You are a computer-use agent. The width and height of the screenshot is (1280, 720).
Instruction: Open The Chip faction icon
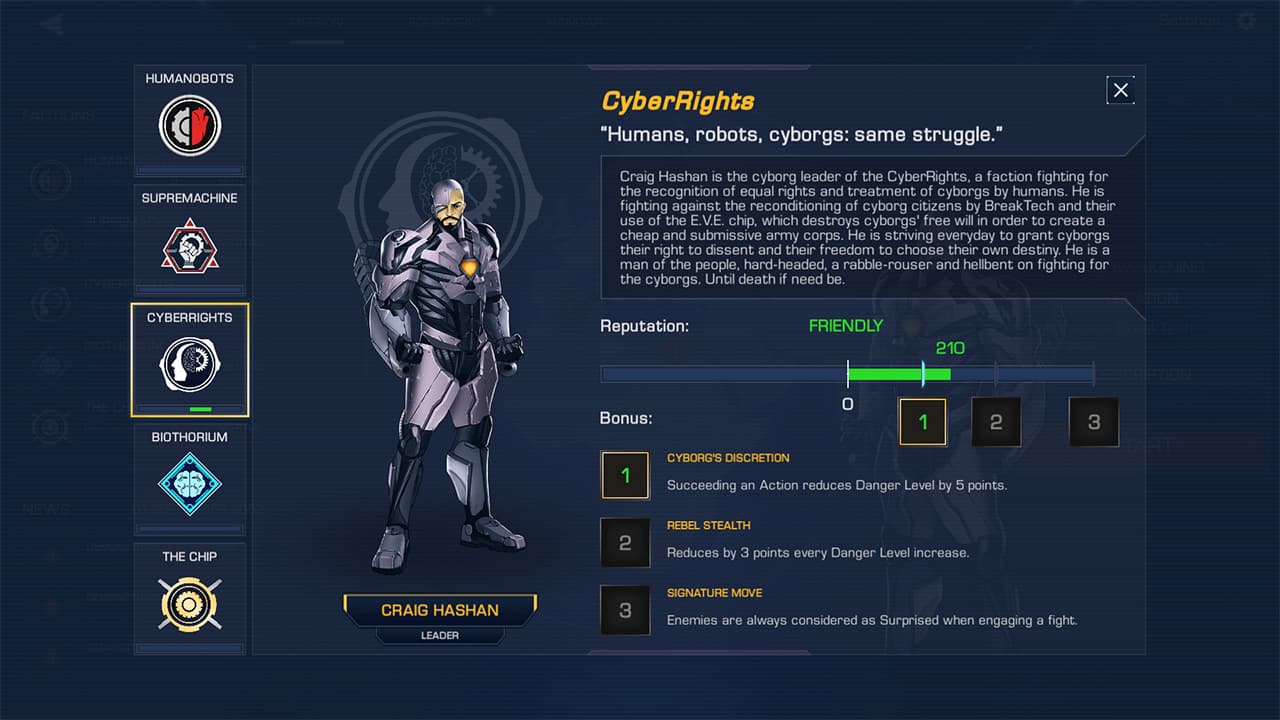click(189, 604)
